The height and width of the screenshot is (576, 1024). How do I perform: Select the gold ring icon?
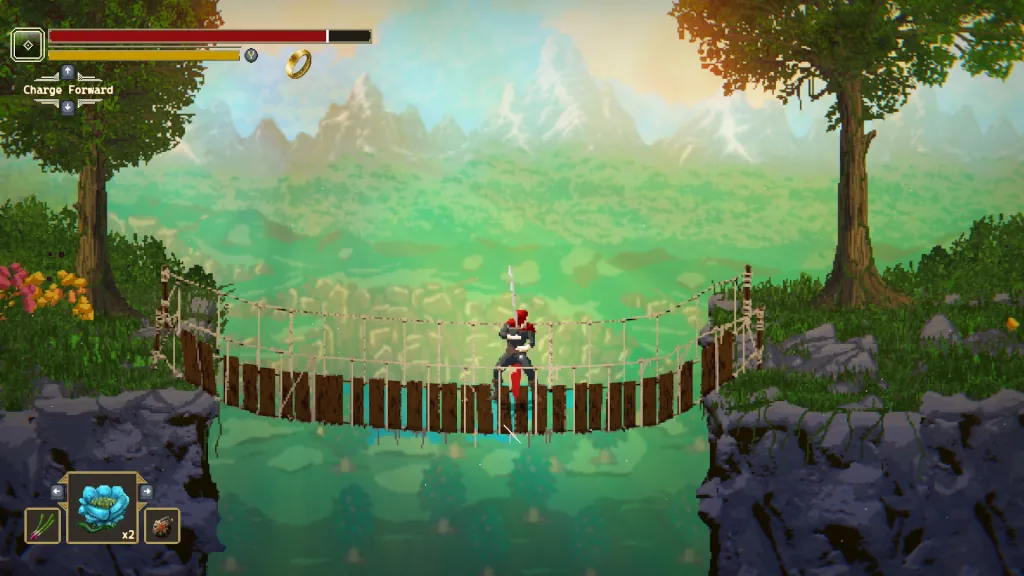tap(298, 64)
